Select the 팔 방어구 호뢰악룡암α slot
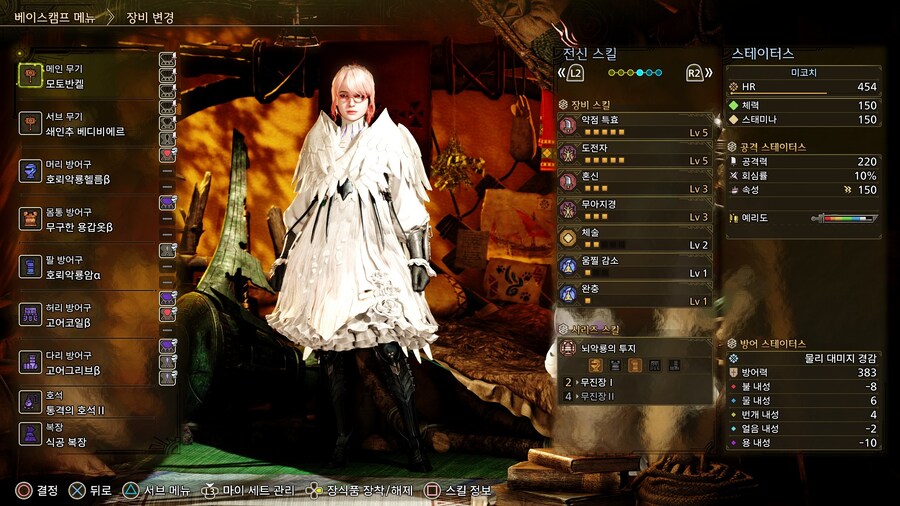 click(85, 266)
